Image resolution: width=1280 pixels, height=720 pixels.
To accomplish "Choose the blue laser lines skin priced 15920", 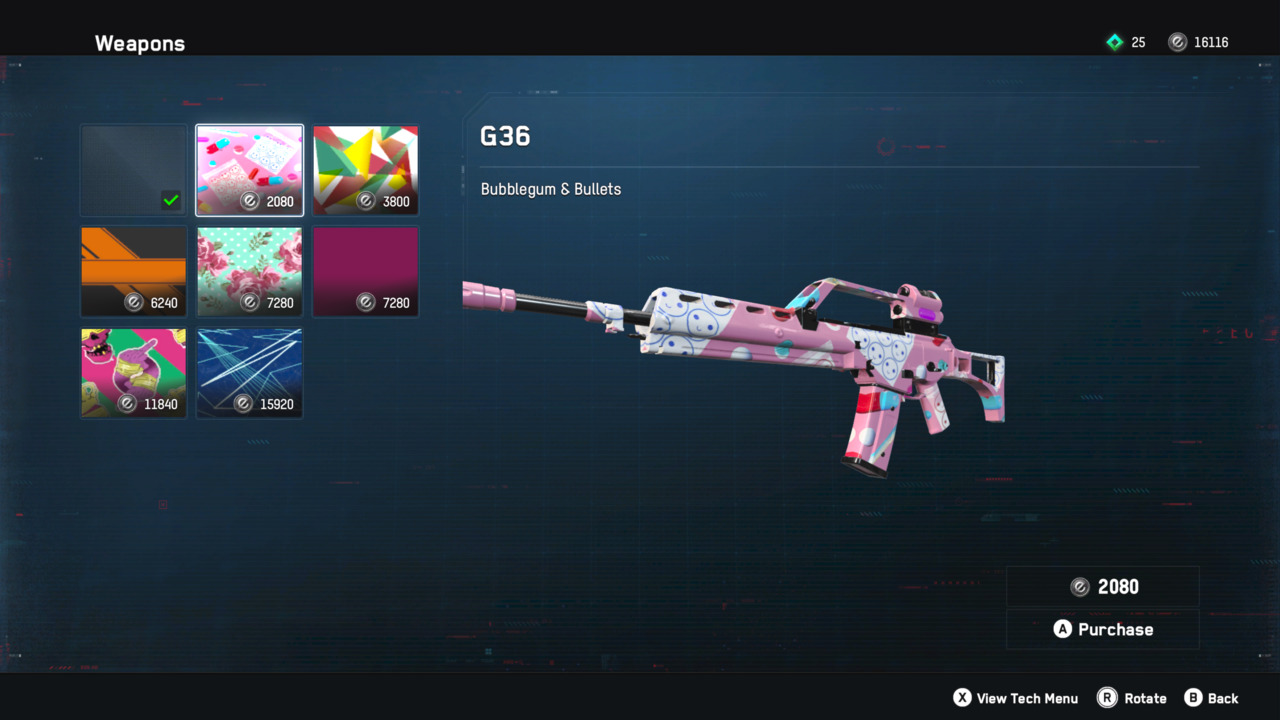I will tap(250, 372).
